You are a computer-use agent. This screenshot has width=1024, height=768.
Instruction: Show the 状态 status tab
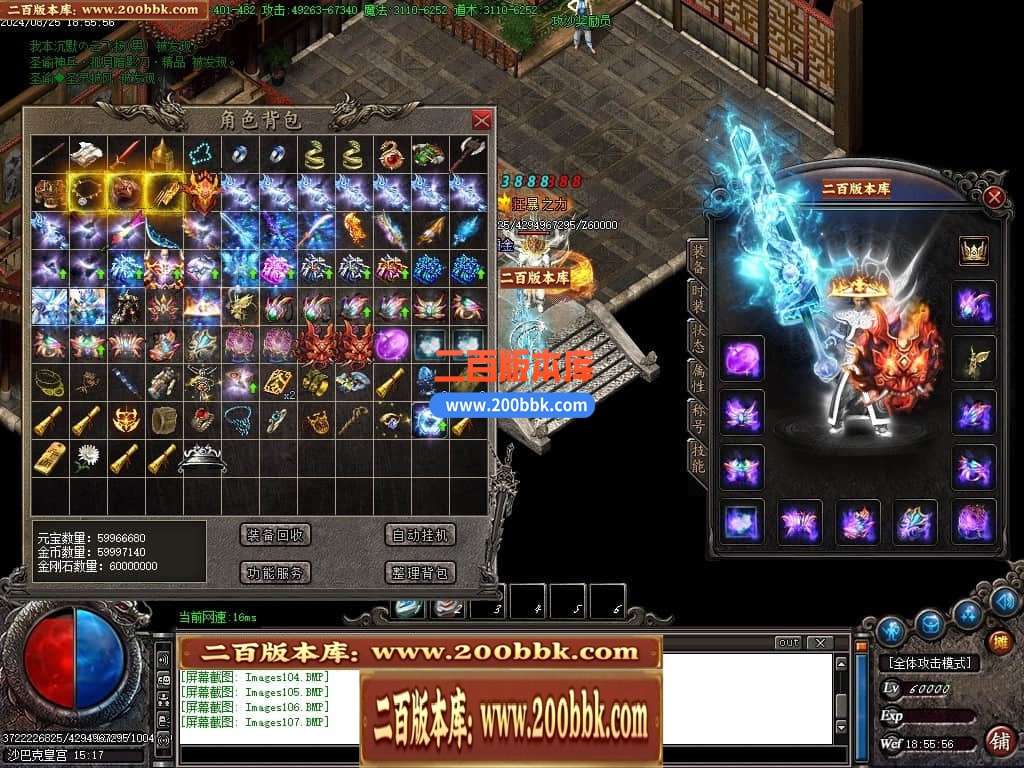click(x=697, y=339)
